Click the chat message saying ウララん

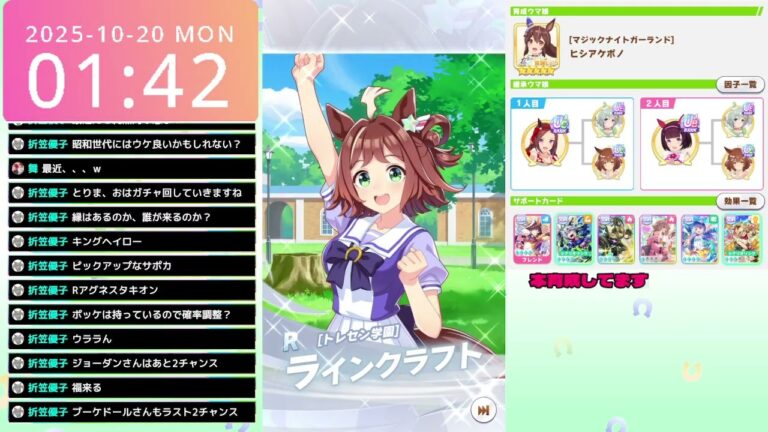pos(131,338)
